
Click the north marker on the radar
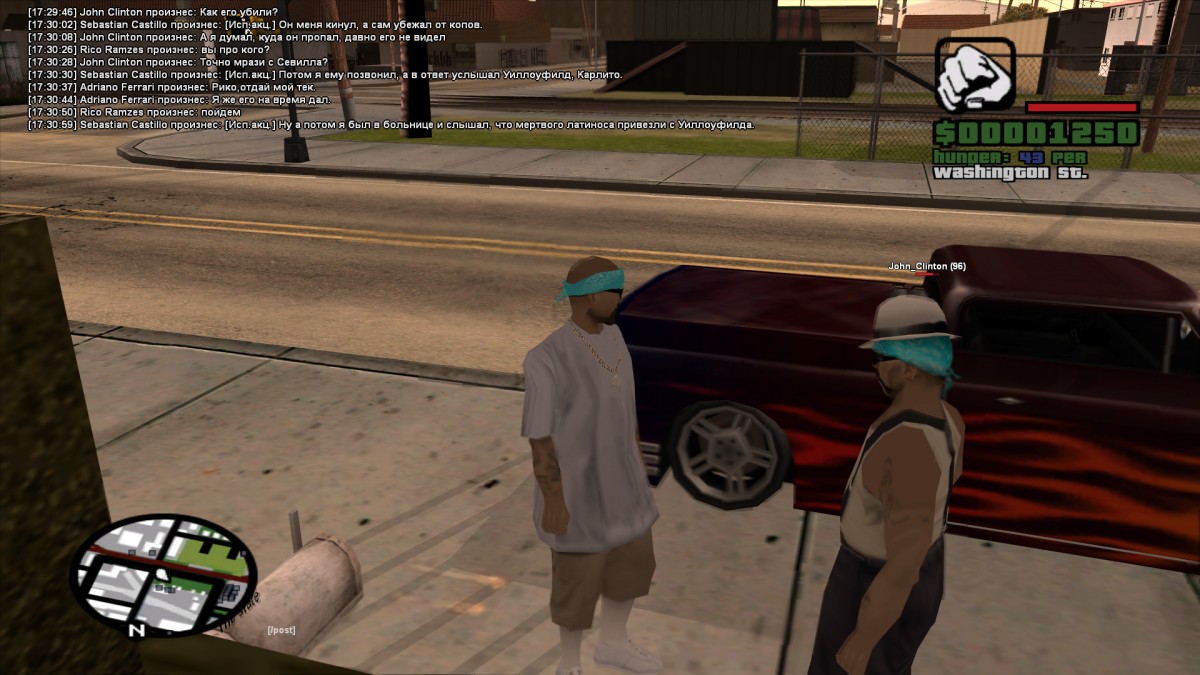[x=137, y=630]
